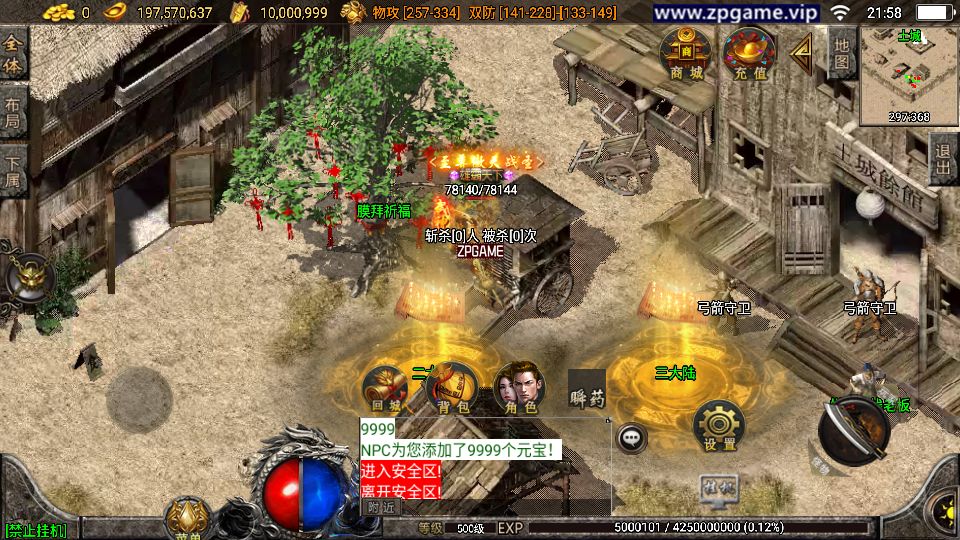Image resolution: width=960 pixels, height=540 pixels.
Task: Collapse the top icons with the gold arrow
Action: click(x=801, y=54)
